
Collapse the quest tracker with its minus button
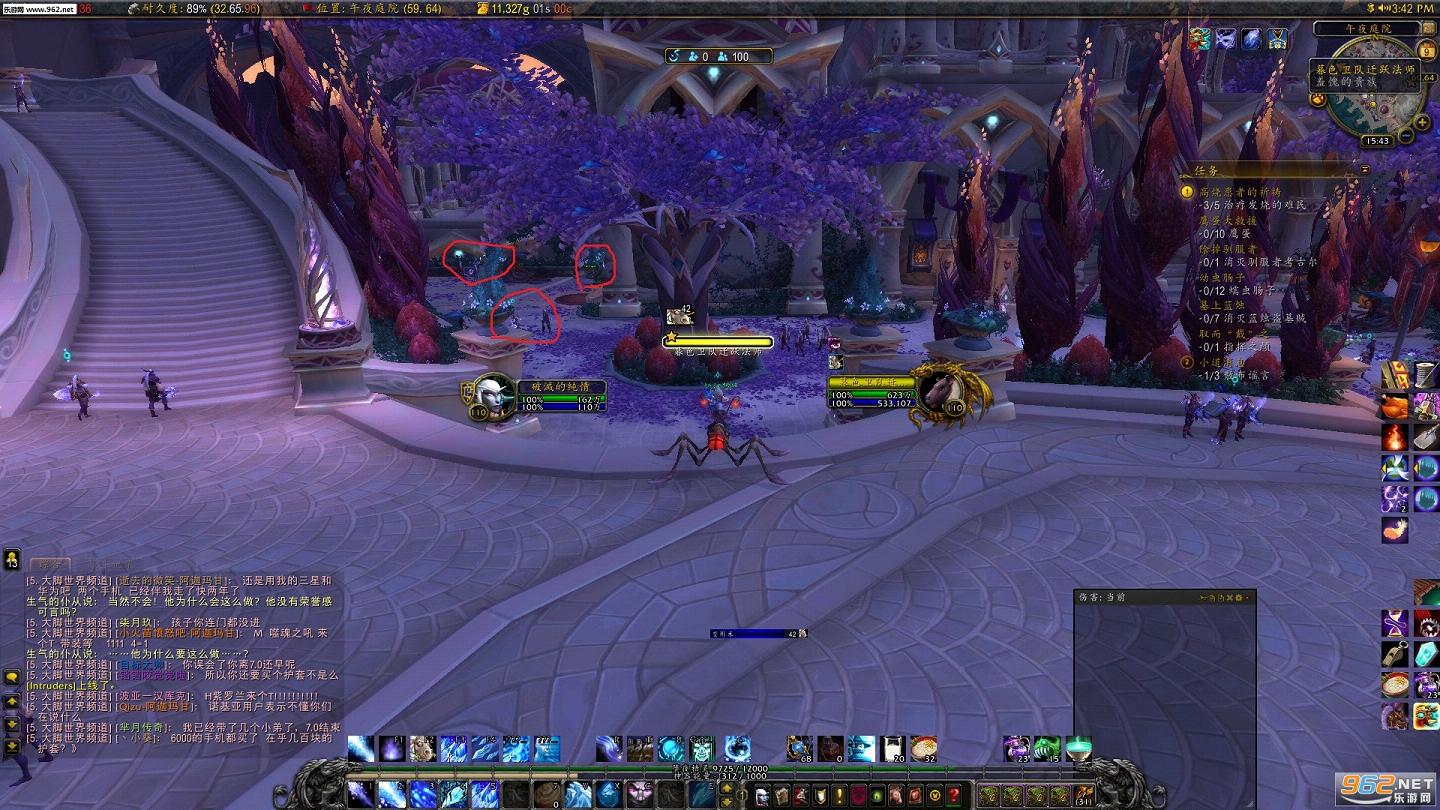1365,171
